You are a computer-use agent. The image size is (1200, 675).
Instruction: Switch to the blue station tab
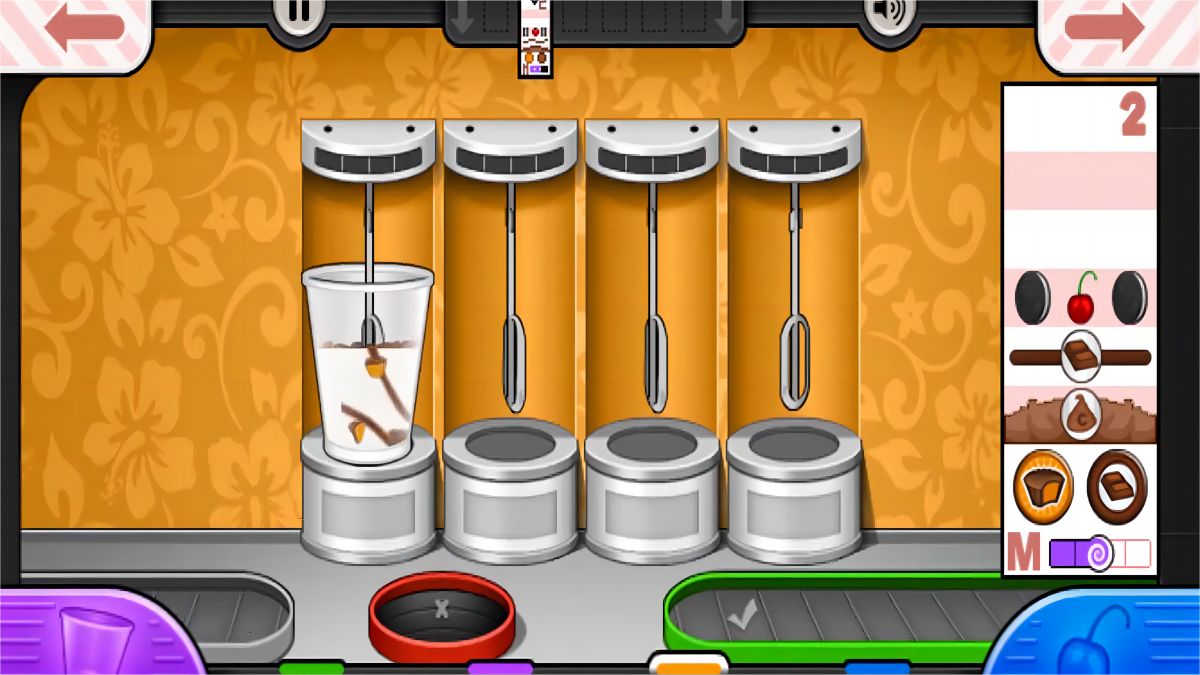coord(877,667)
